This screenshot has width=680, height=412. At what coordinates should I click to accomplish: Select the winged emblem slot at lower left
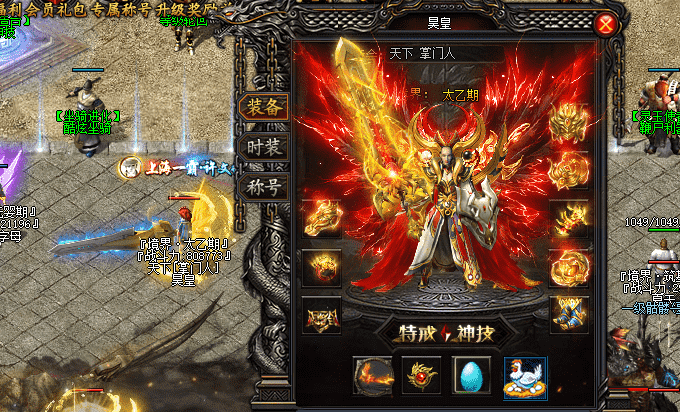(x=321, y=316)
